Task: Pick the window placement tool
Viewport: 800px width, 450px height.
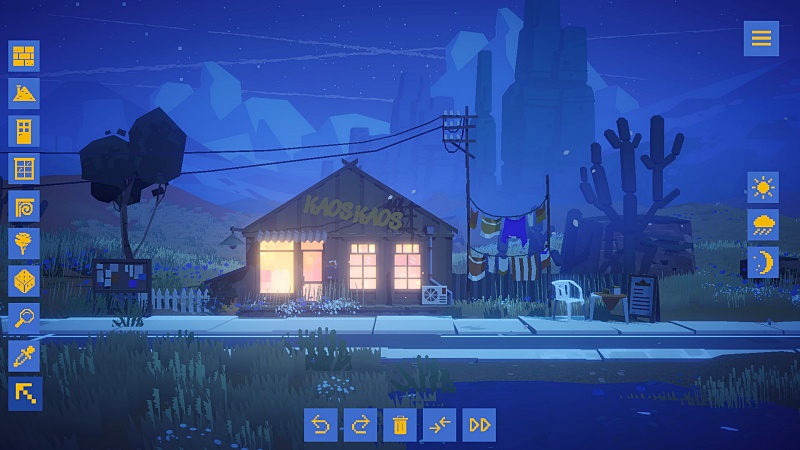Action: click(x=24, y=168)
